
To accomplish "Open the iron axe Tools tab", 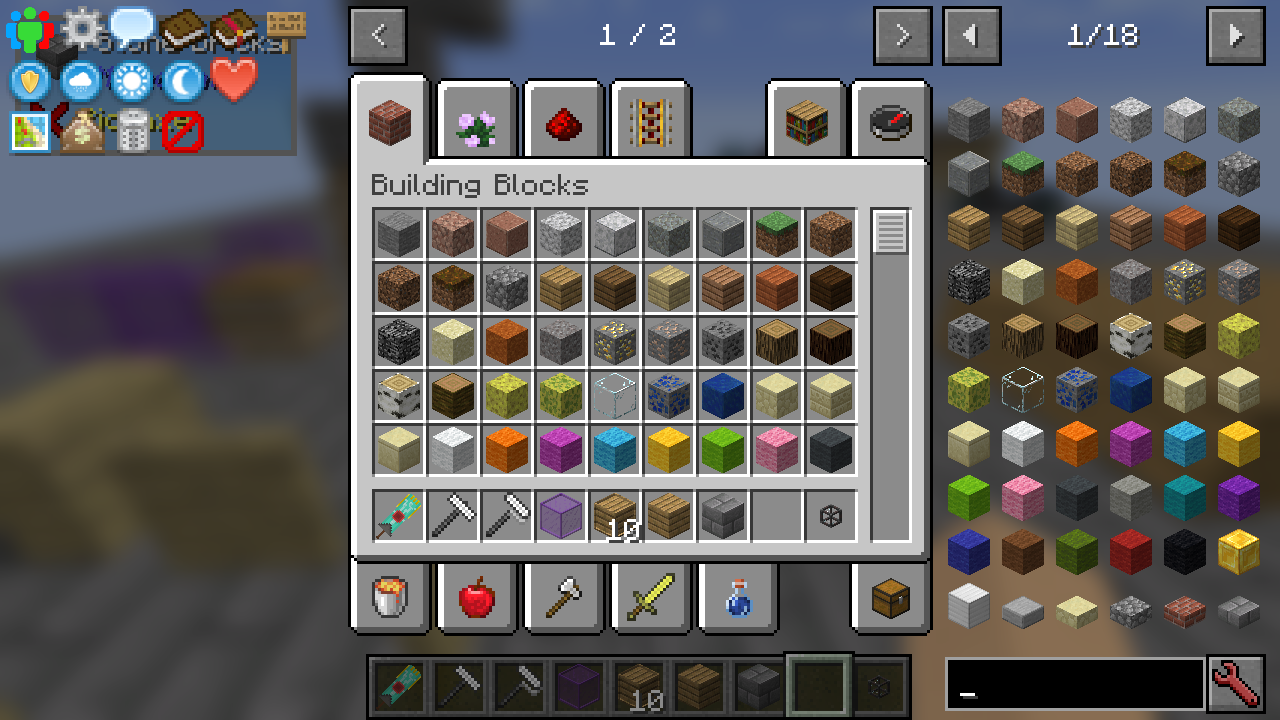I will [563, 597].
